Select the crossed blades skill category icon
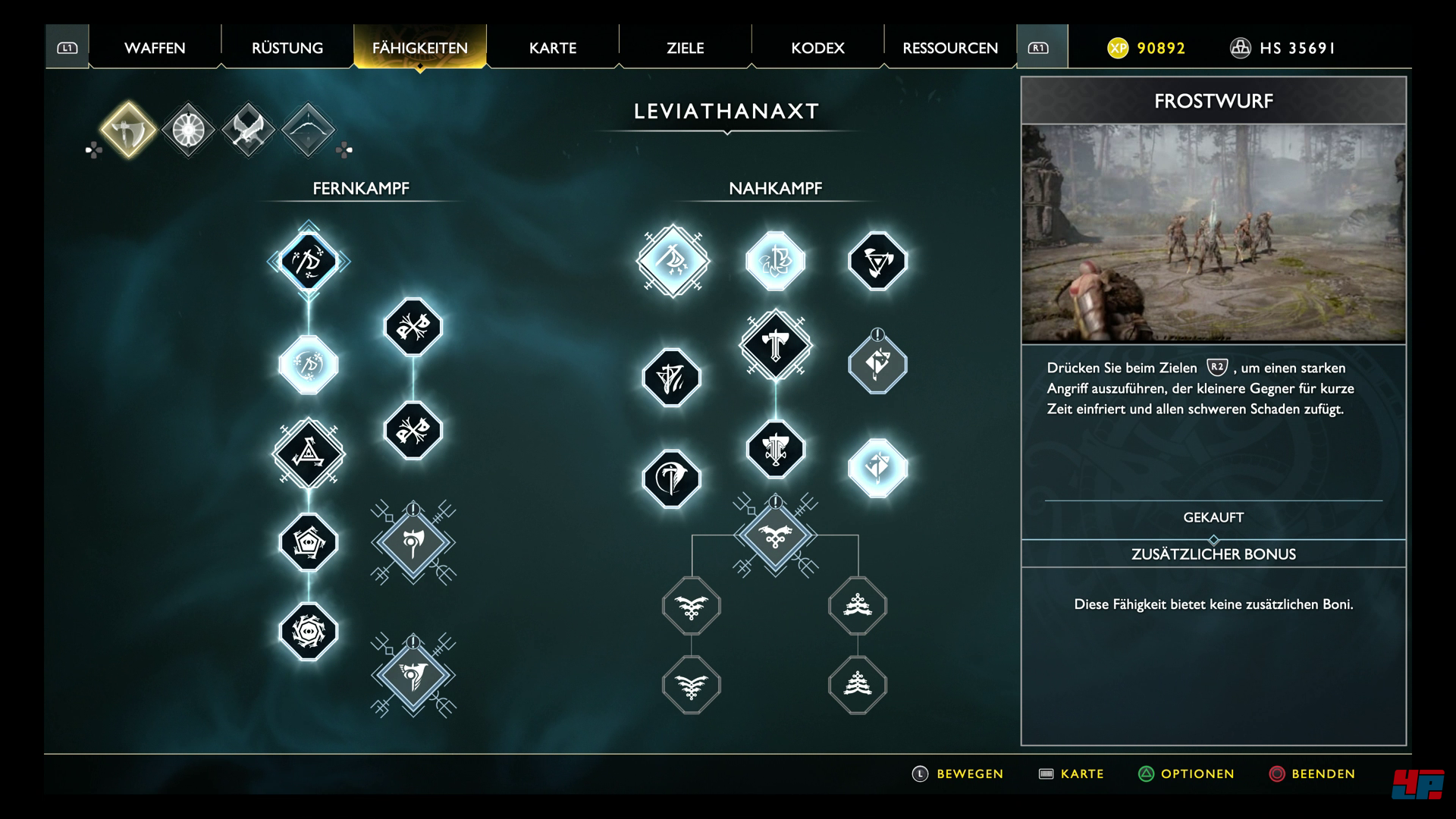 point(248,130)
